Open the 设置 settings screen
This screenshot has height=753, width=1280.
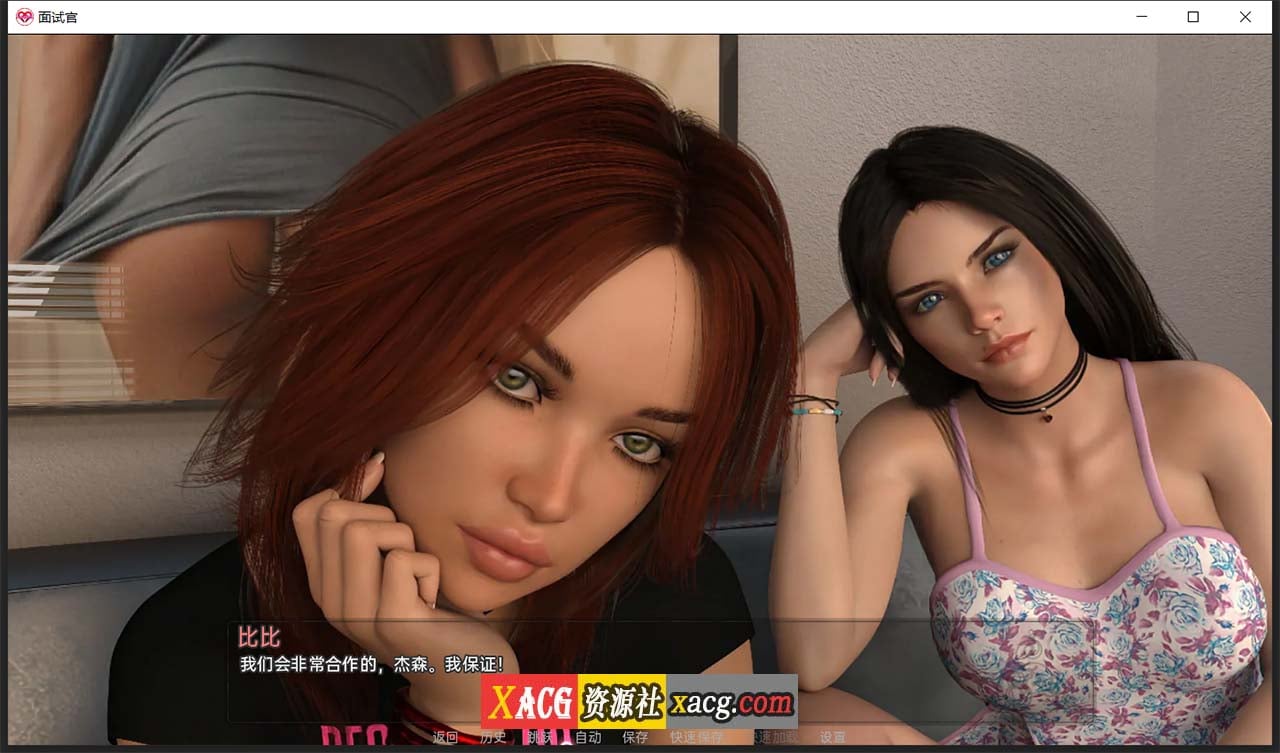tap(833, 738)
